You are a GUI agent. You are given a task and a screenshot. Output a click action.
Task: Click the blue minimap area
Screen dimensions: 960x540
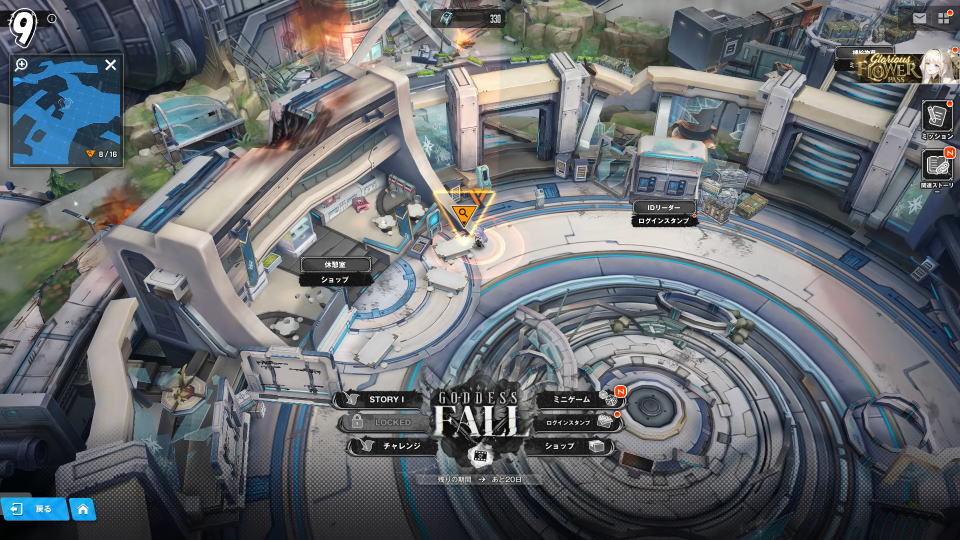[x=65, y=115]
